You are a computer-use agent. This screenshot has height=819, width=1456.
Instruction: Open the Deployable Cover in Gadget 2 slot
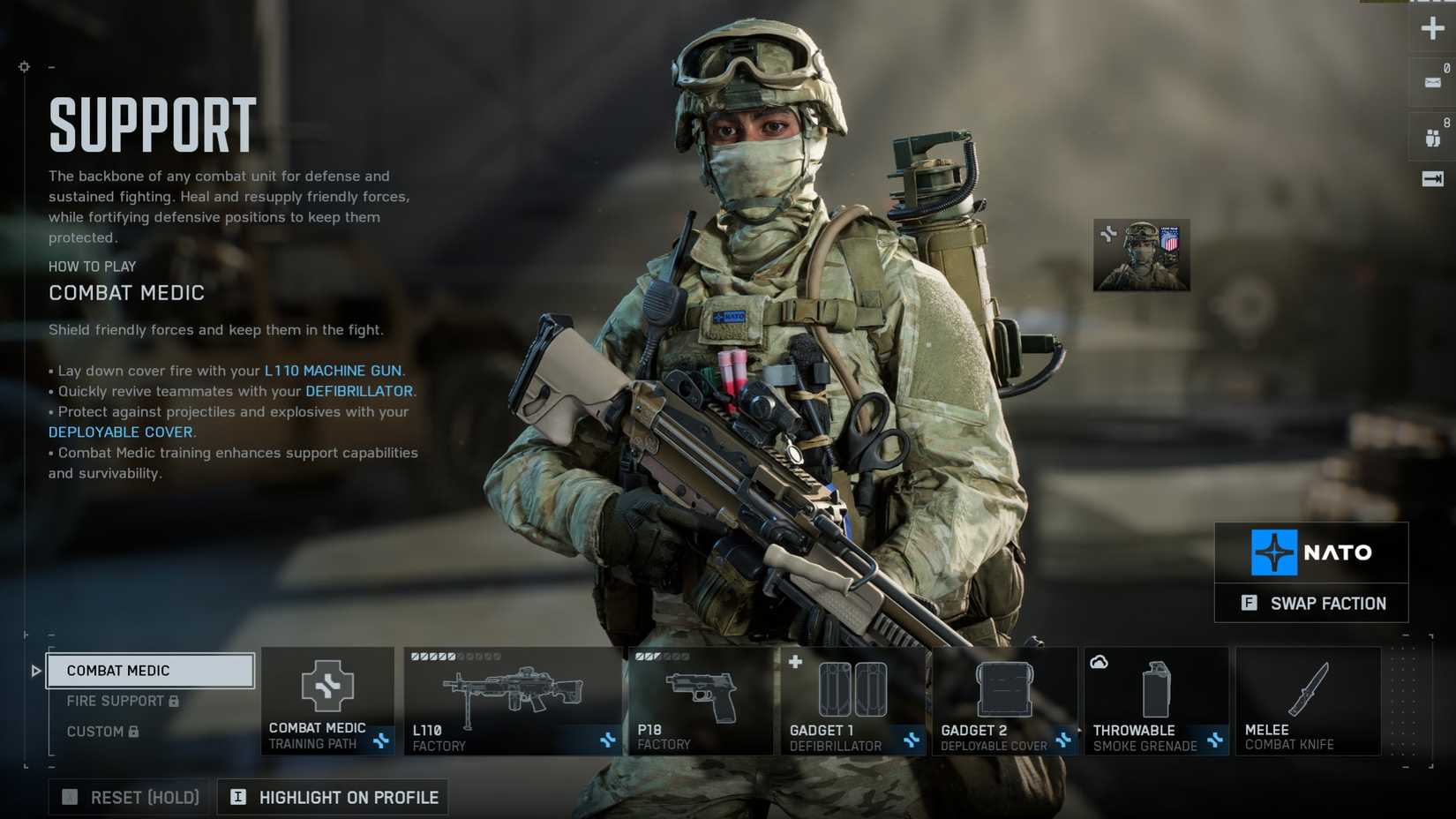1005,690
